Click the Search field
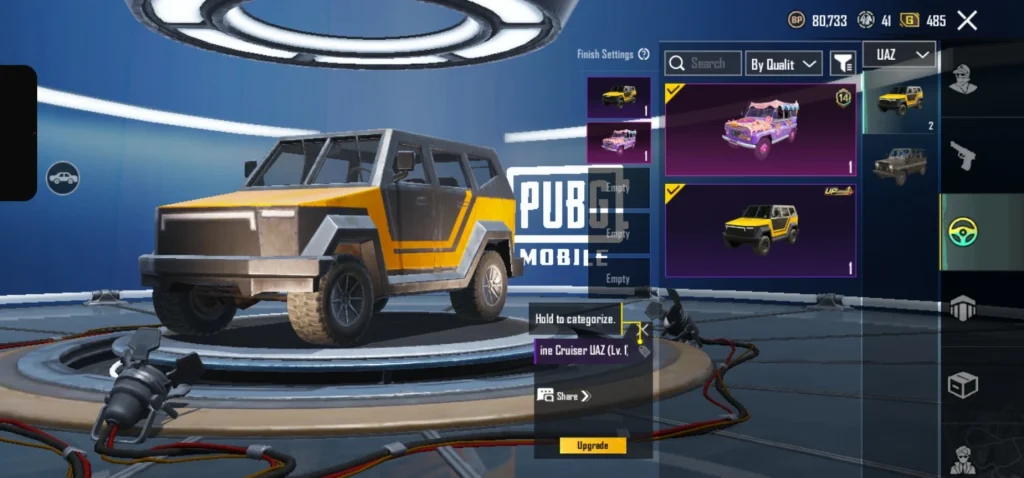This screenshot has height=478, width=1024. coord(704,63)
